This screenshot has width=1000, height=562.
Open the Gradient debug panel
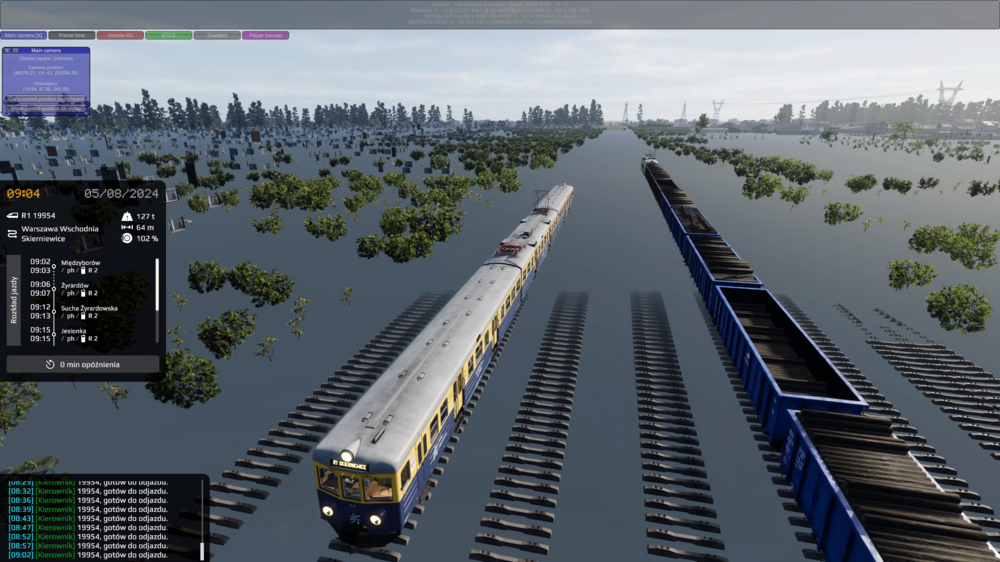pos(217,35)
